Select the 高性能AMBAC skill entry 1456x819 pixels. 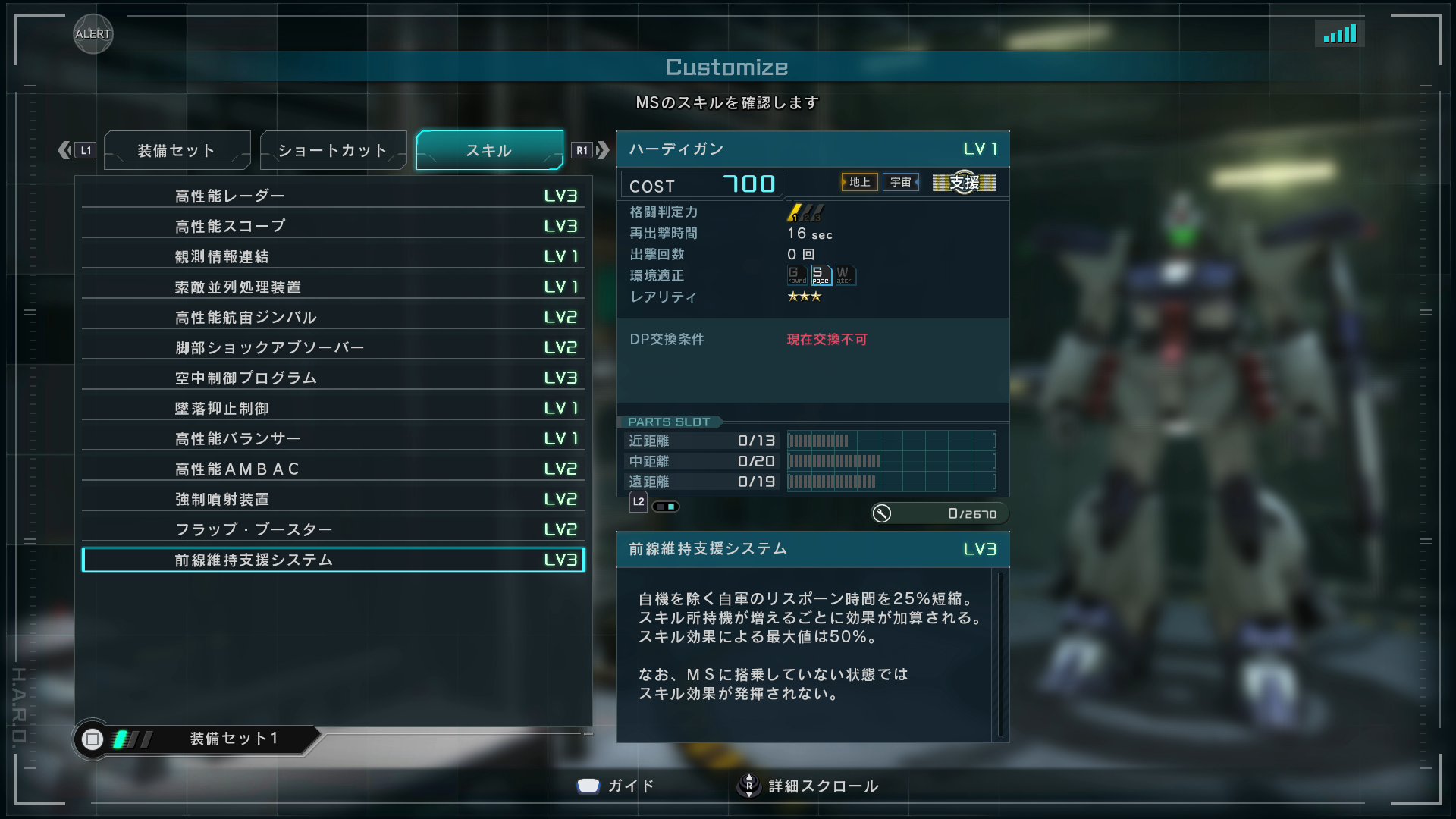pos(333,469)
